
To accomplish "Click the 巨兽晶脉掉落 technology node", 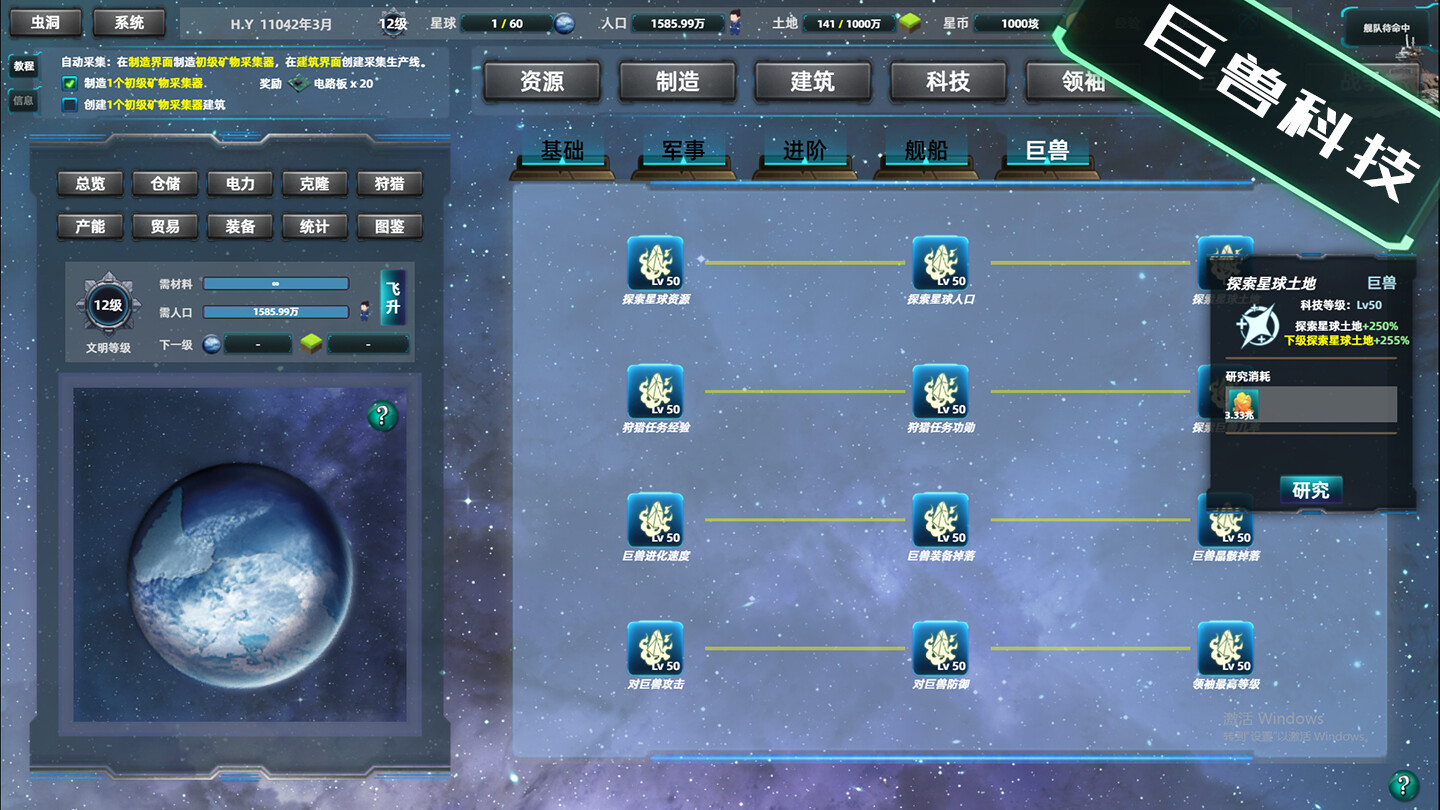I will pos(1225,520).
